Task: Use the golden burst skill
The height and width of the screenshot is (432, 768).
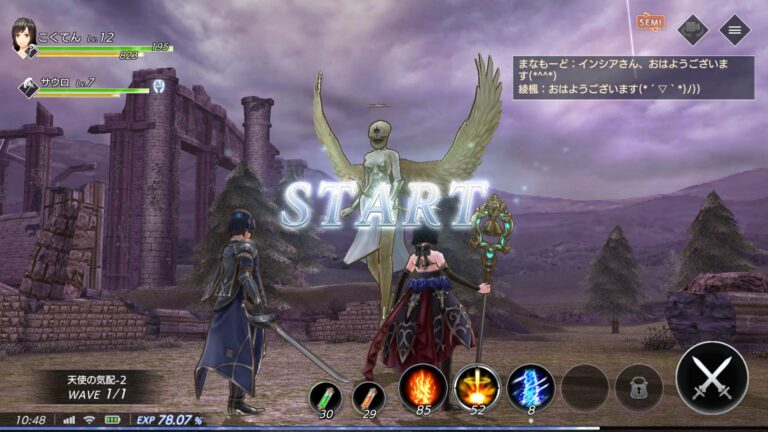Action: click(x=476, y=386)
